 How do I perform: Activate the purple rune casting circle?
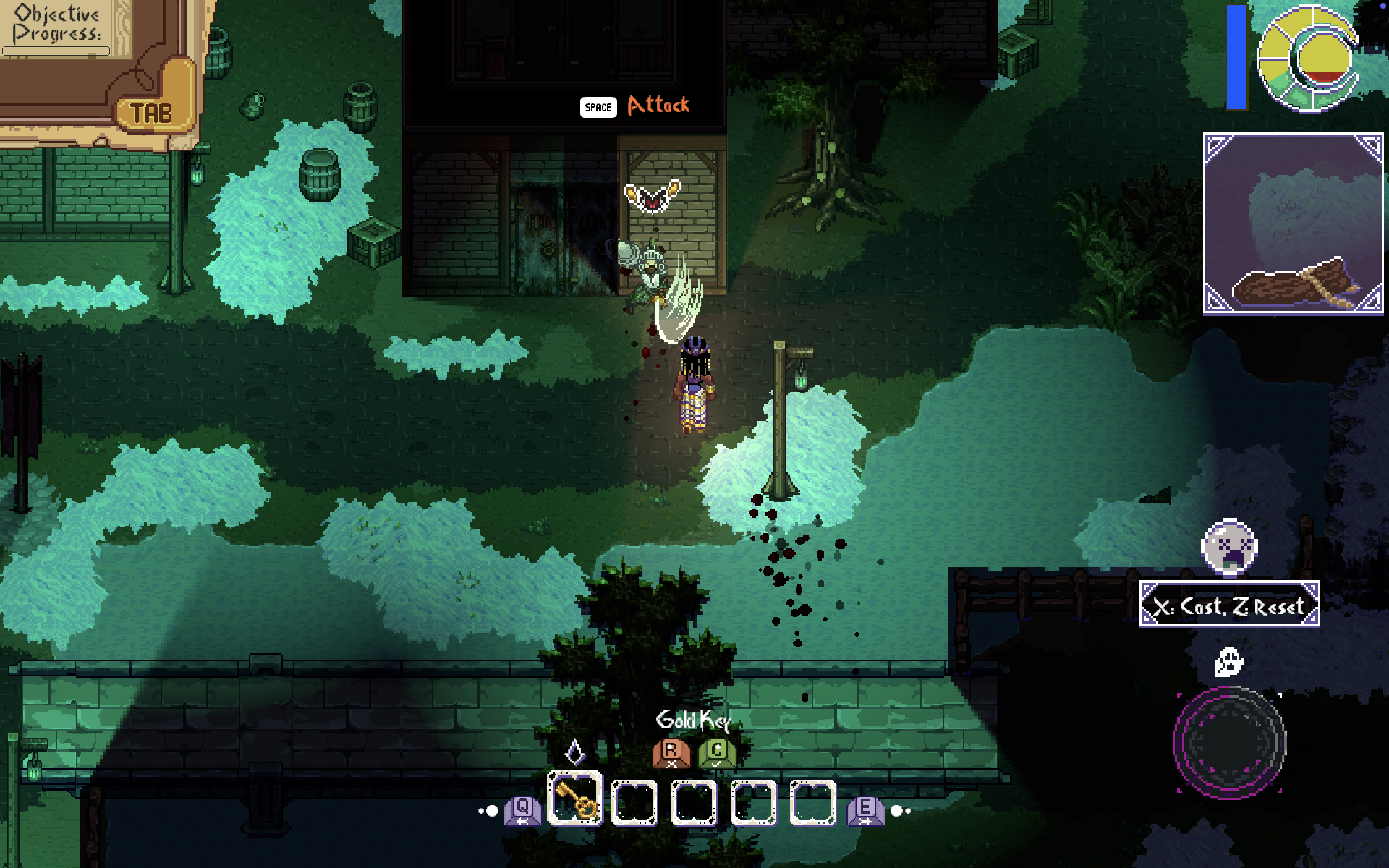1229,742
